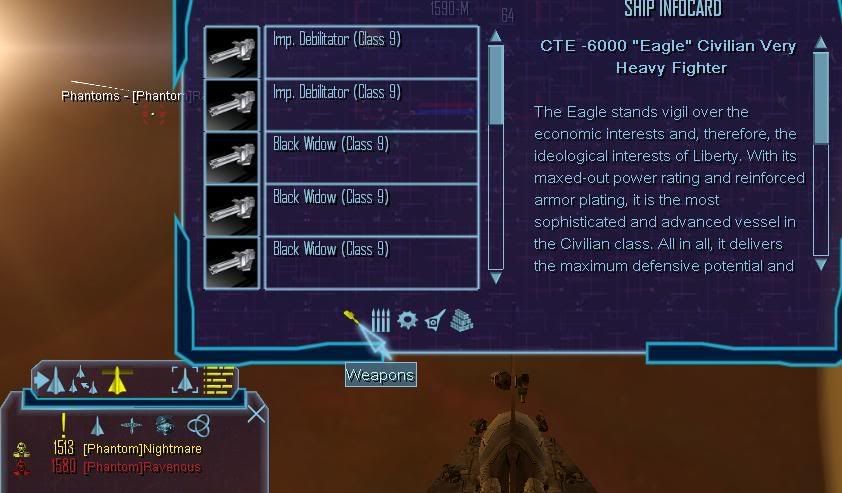Filter contacts by the yellow exclamation icon

coord(64,424)
